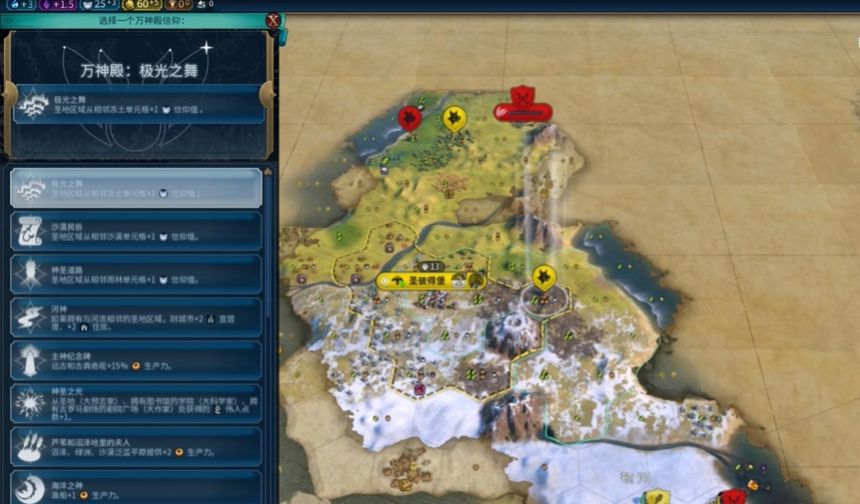Choose the 河神 pantheon belief
Viewport: 860px width, 504px height.
click(136, 317)
